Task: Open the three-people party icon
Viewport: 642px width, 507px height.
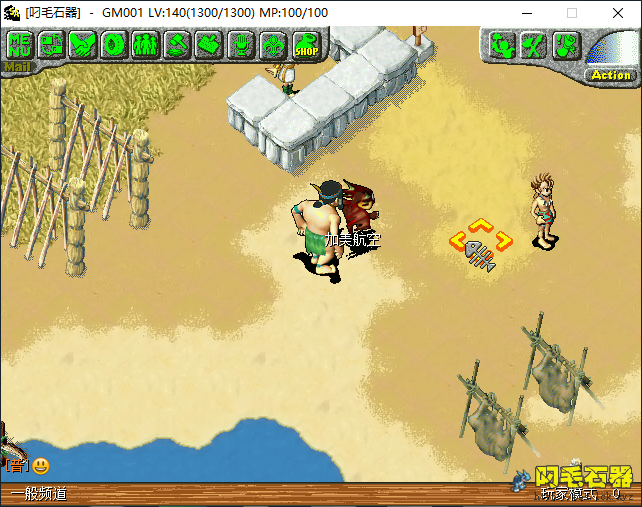Action: 146,44
